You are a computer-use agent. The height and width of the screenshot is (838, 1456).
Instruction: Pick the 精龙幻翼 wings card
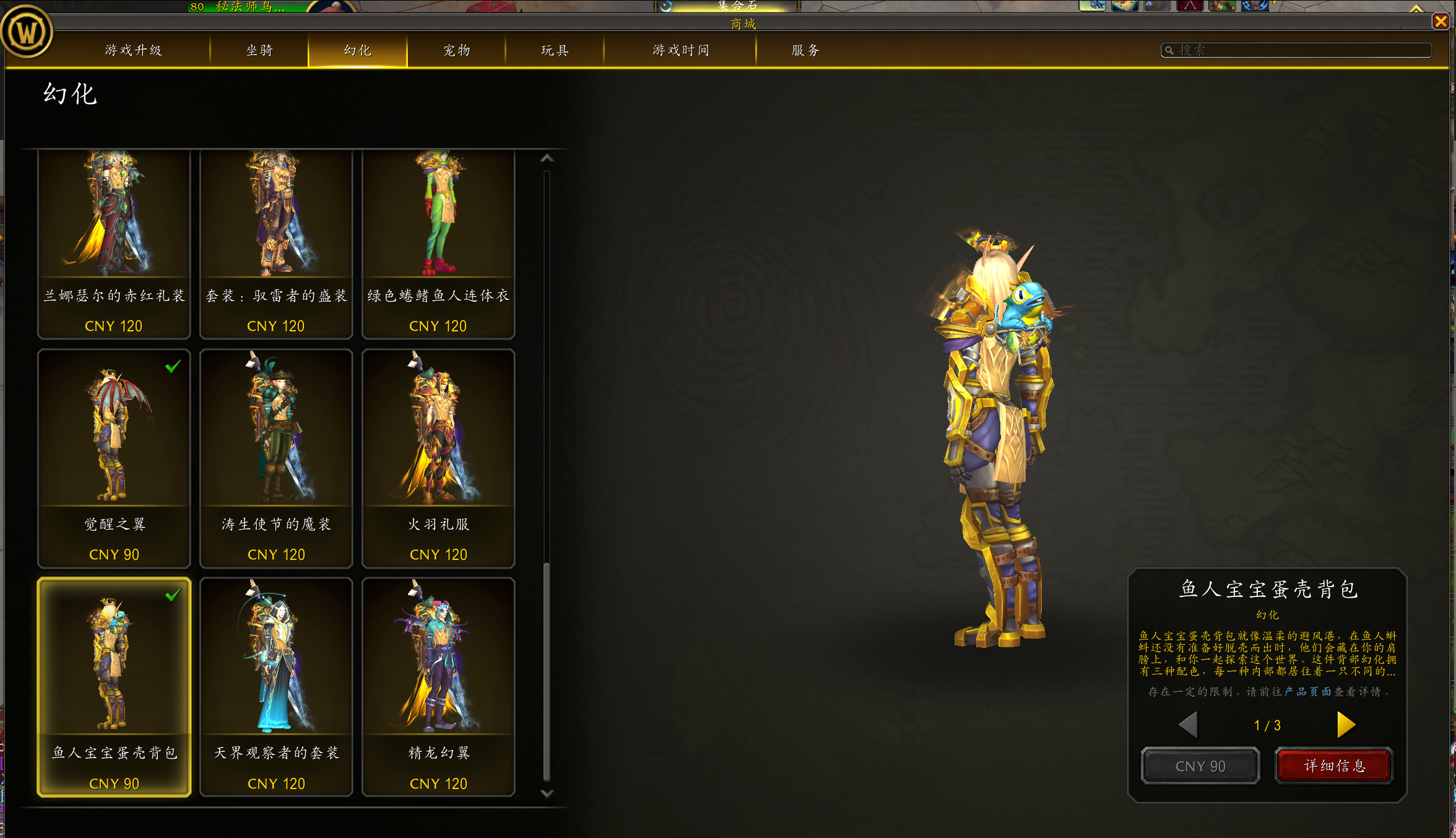coord(438,687)
